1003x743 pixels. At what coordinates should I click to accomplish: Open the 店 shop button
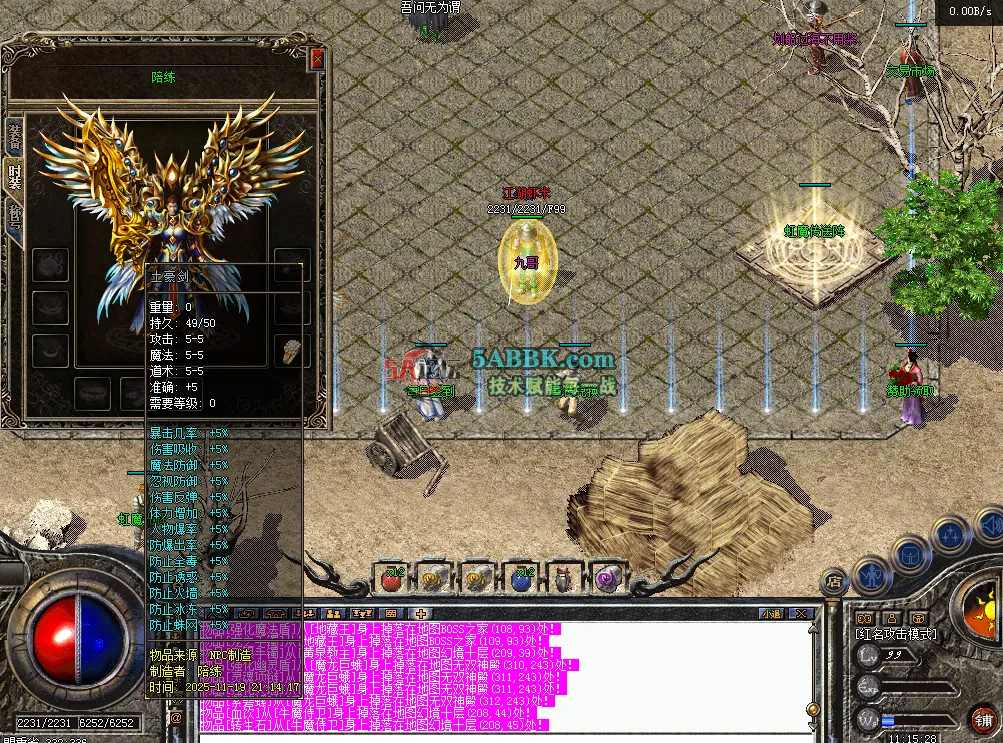[x=831, y=580]
